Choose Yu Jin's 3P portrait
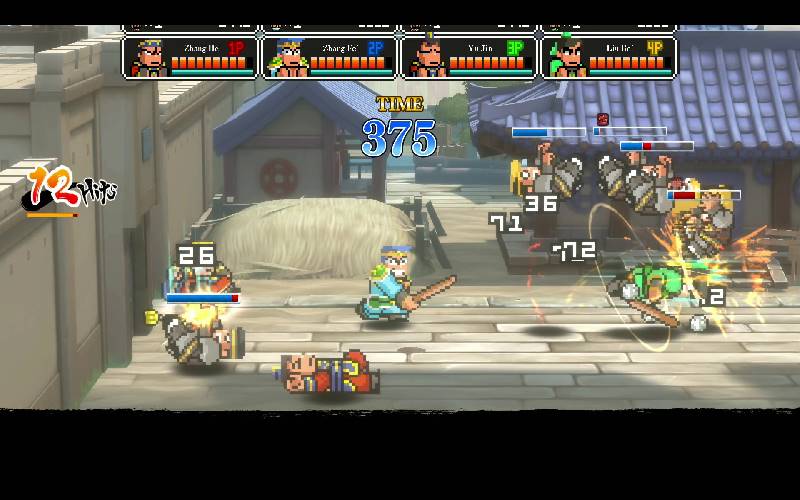800x500 pixels. (x=427, y=57)
